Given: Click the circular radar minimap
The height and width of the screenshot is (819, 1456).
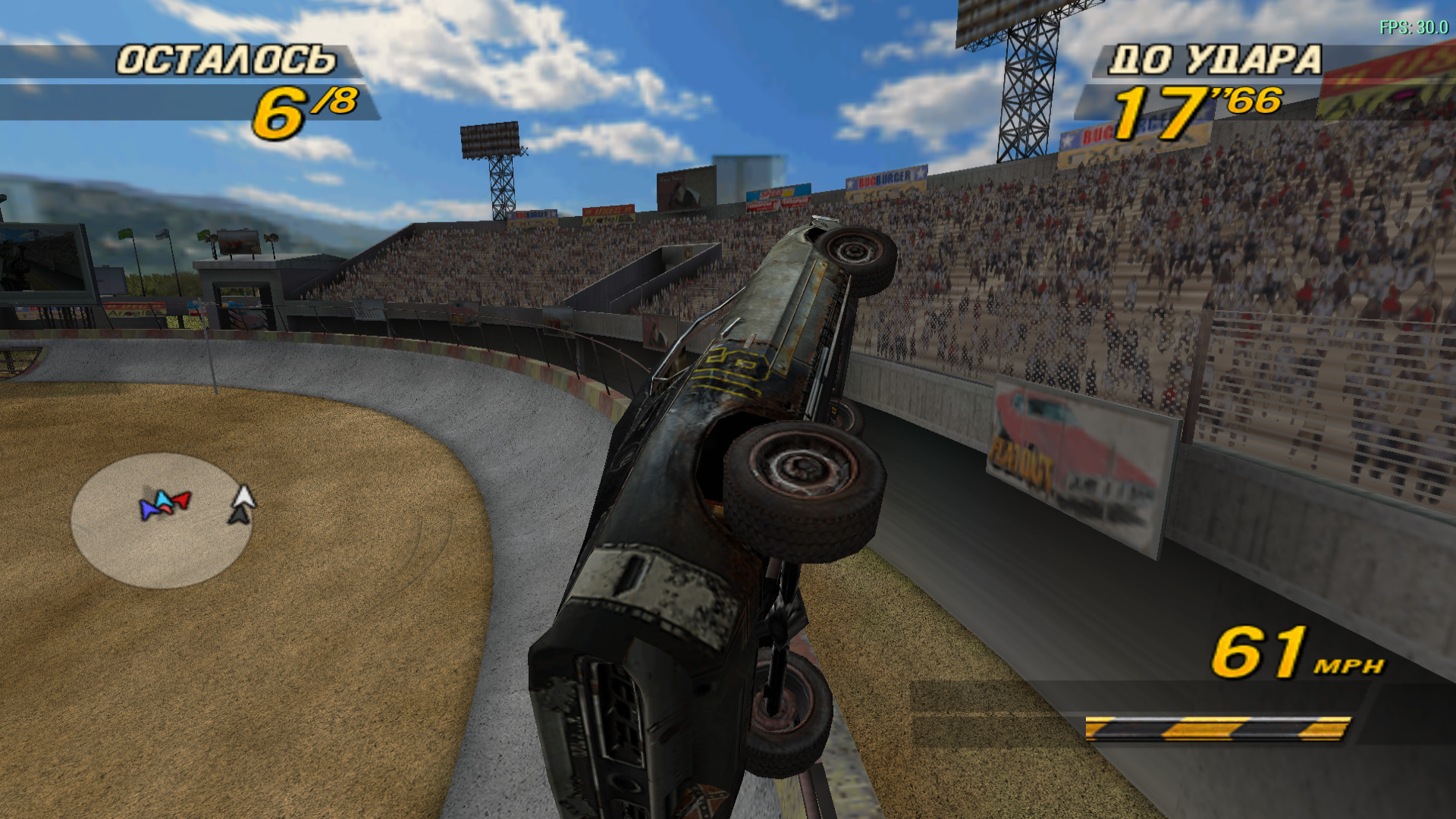Looking at the screenshot, I should click(162, 520).
